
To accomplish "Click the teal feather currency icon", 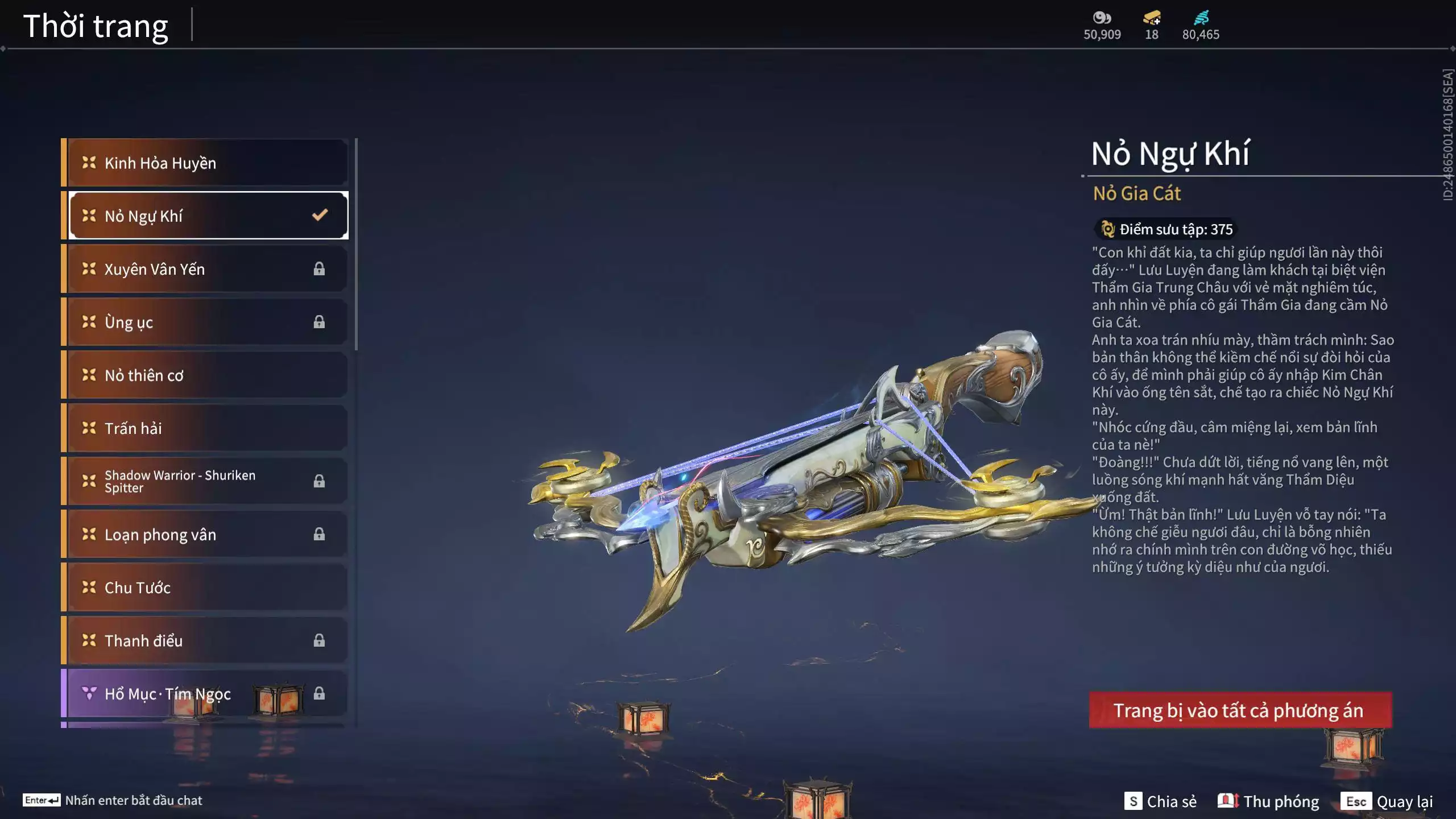I will tap(1201, 18).
